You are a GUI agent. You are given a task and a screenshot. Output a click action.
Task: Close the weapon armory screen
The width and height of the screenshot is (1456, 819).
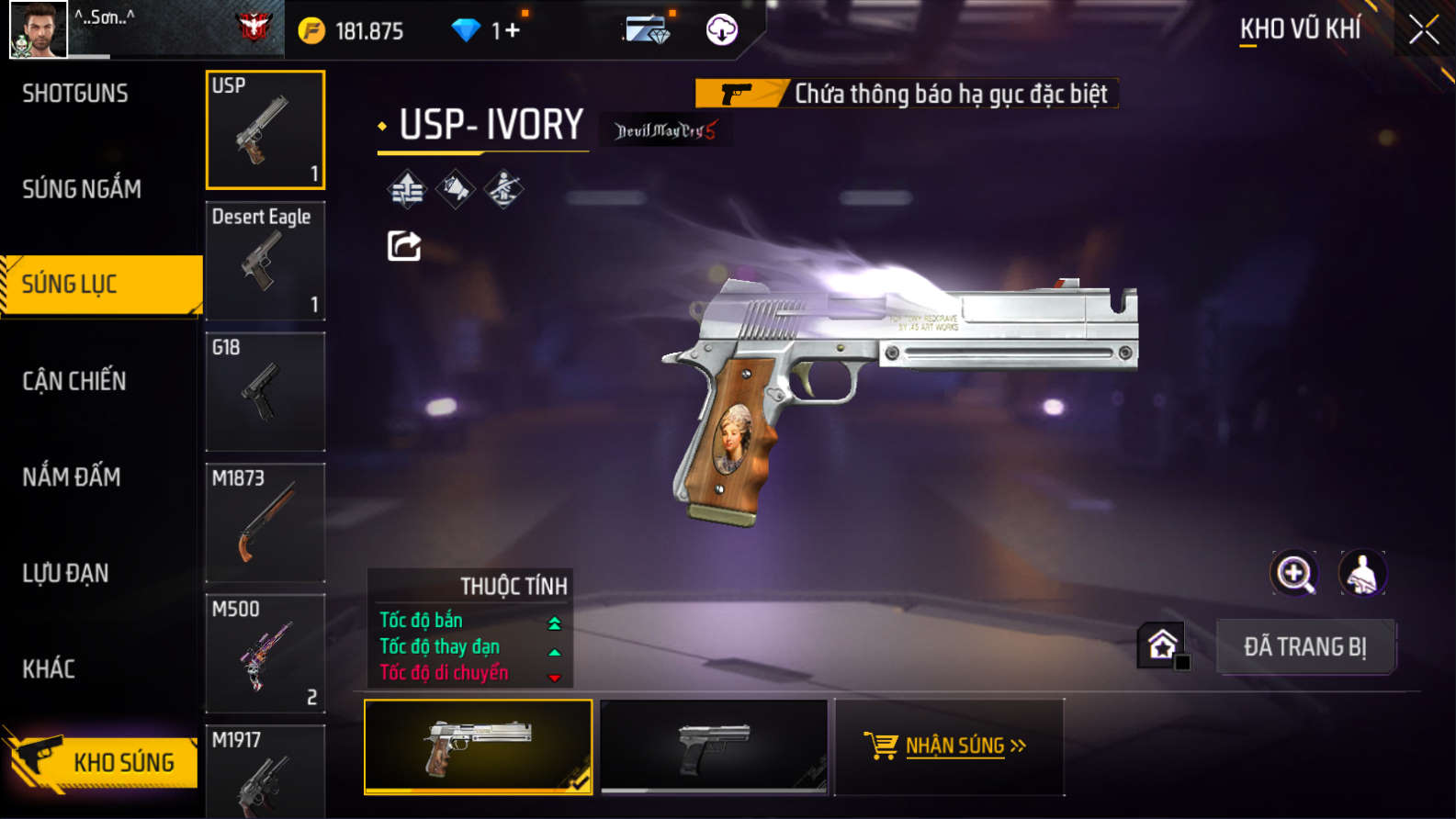1423,30
